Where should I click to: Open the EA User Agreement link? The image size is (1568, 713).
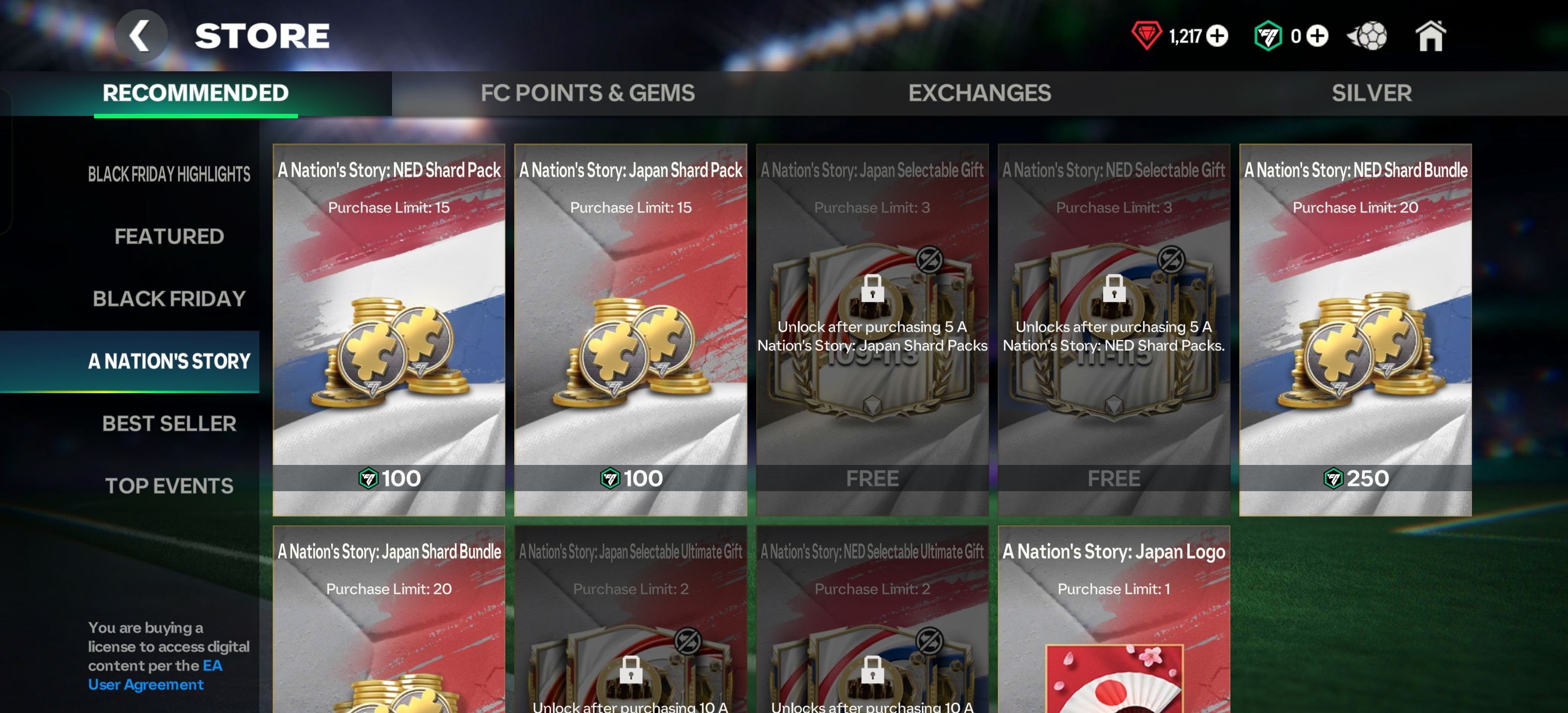click(145, 684)
